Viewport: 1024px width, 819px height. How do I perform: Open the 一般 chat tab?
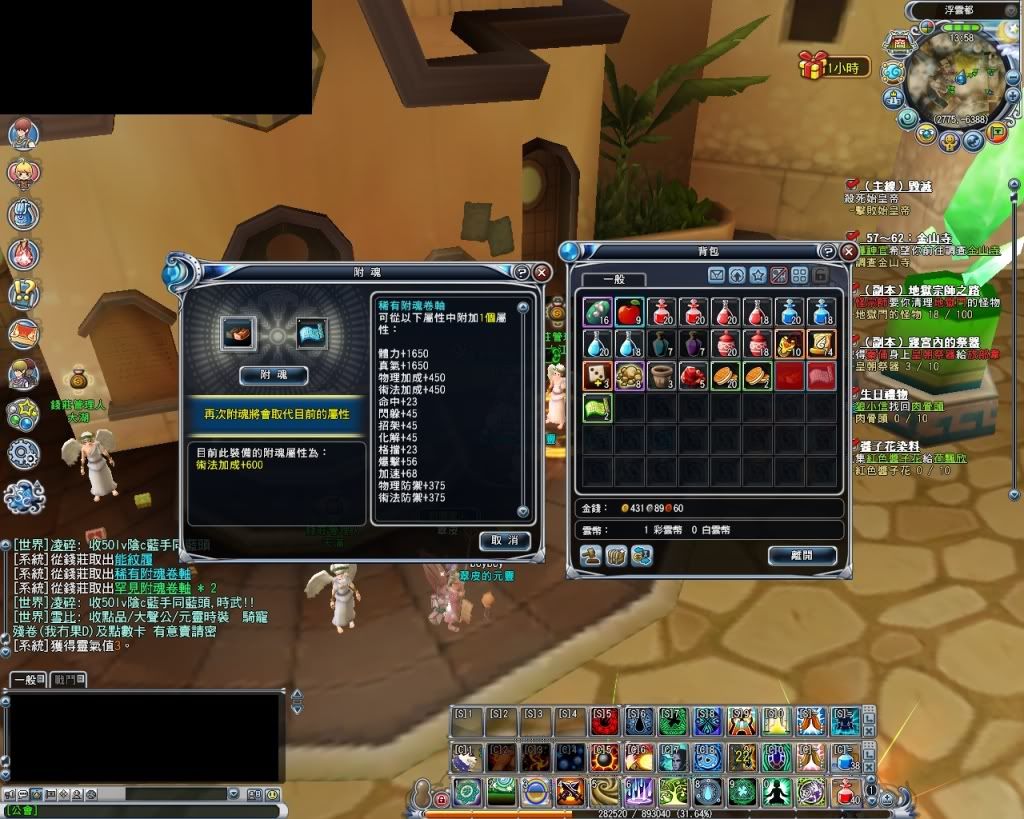tap(26, 680)
